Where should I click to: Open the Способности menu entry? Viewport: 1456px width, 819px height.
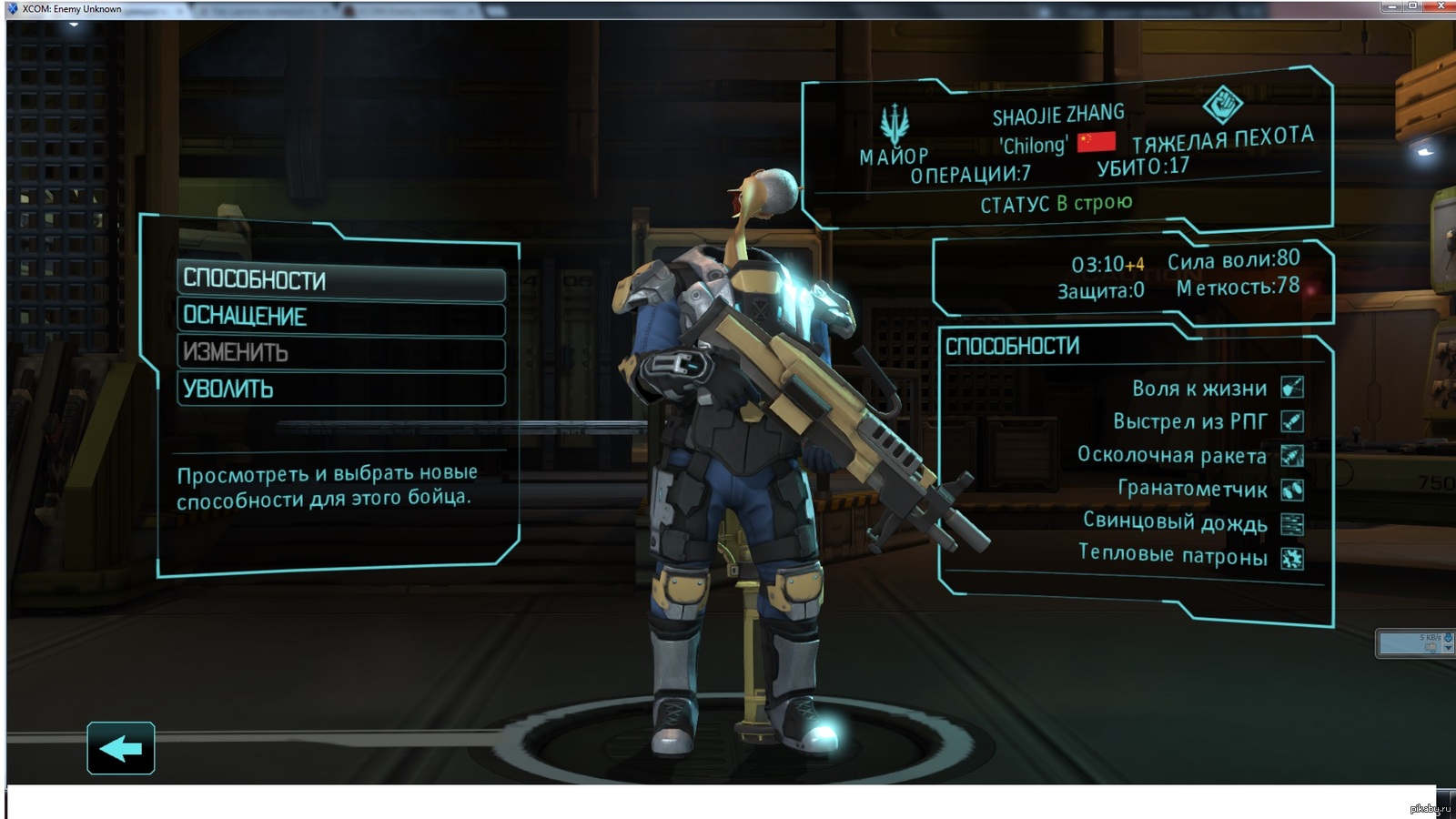point(340,281)
